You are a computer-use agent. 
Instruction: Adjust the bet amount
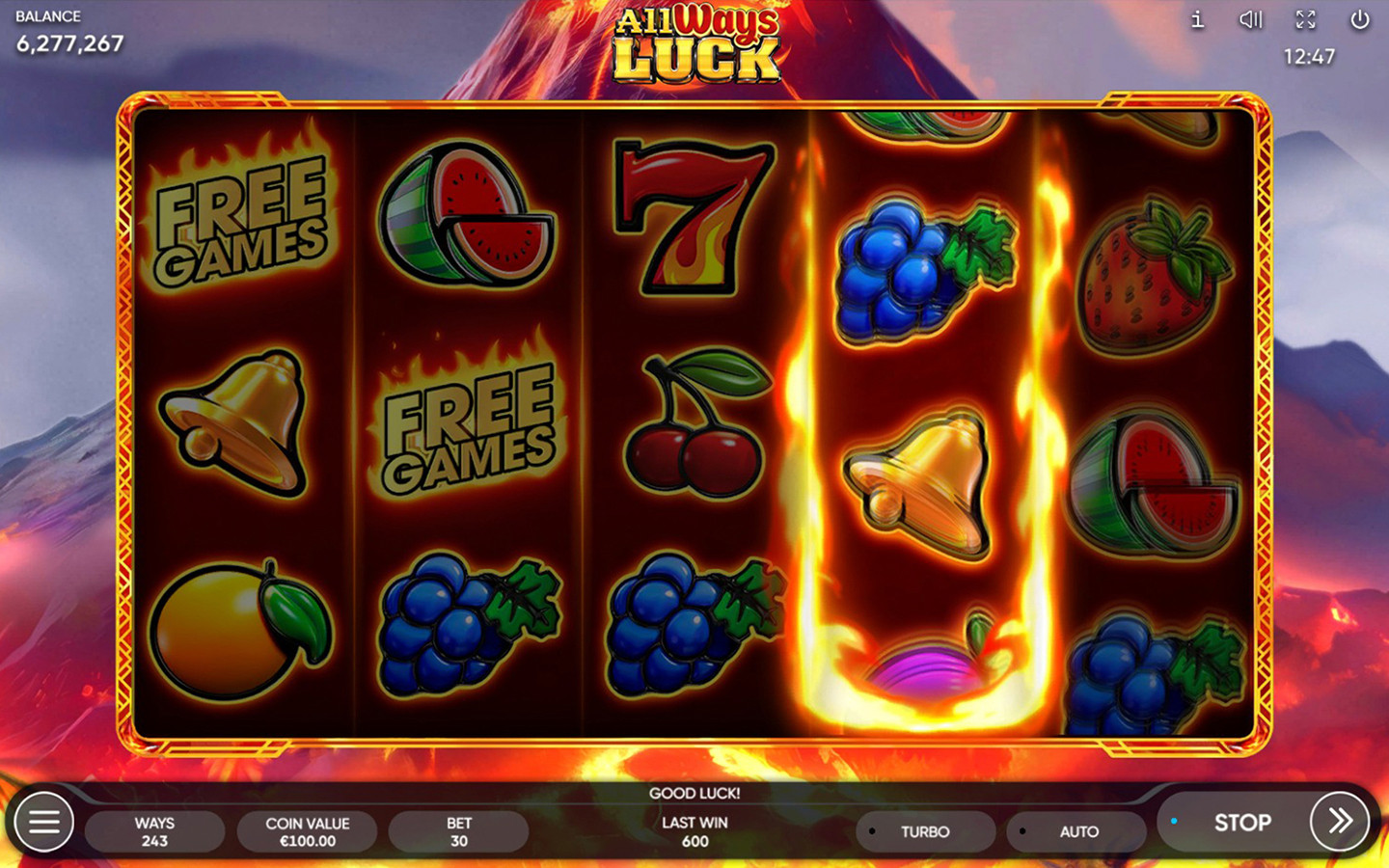point(458,831)
